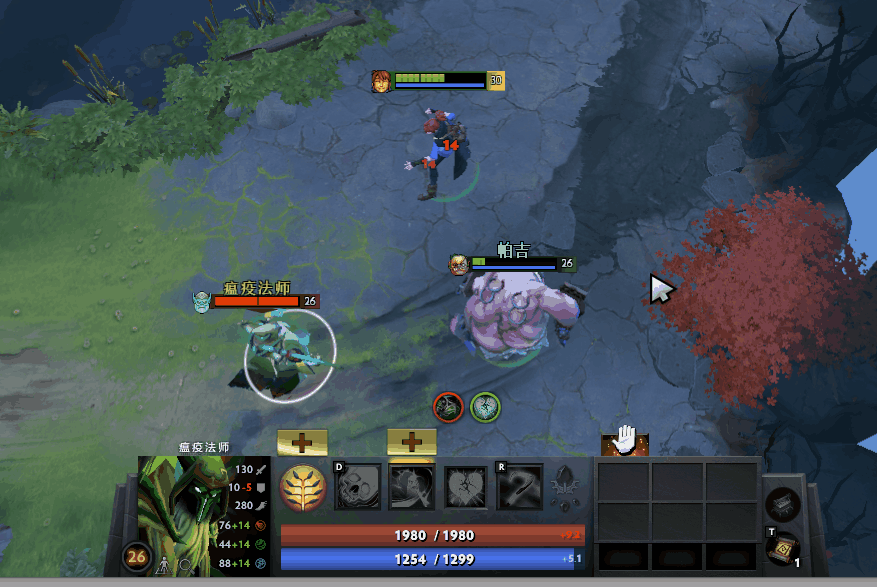The height and width of the screenshot is (587, 877).
Task: Cast Reaper's Scythe ultimate ability
Action: (519, 487)
